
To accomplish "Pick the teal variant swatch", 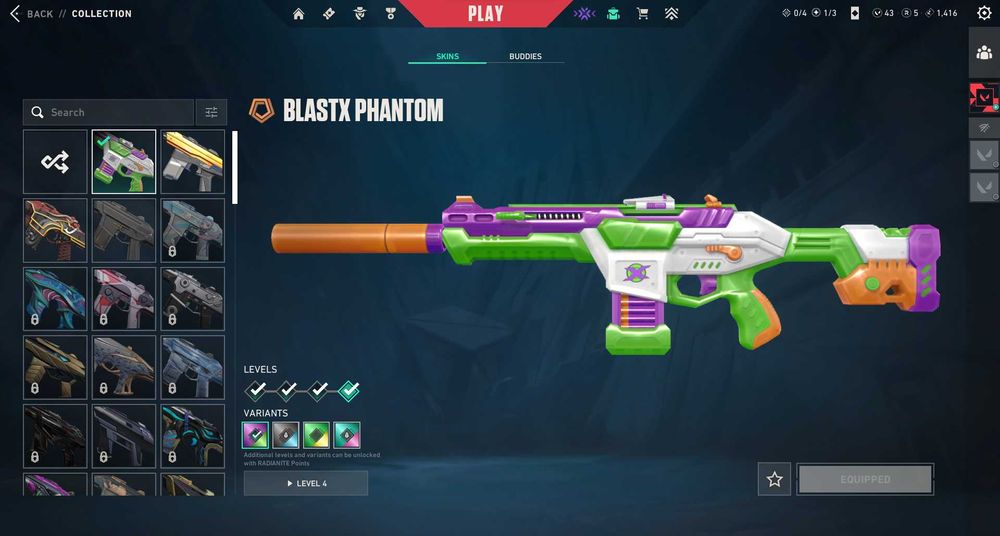I will [347, 435].
